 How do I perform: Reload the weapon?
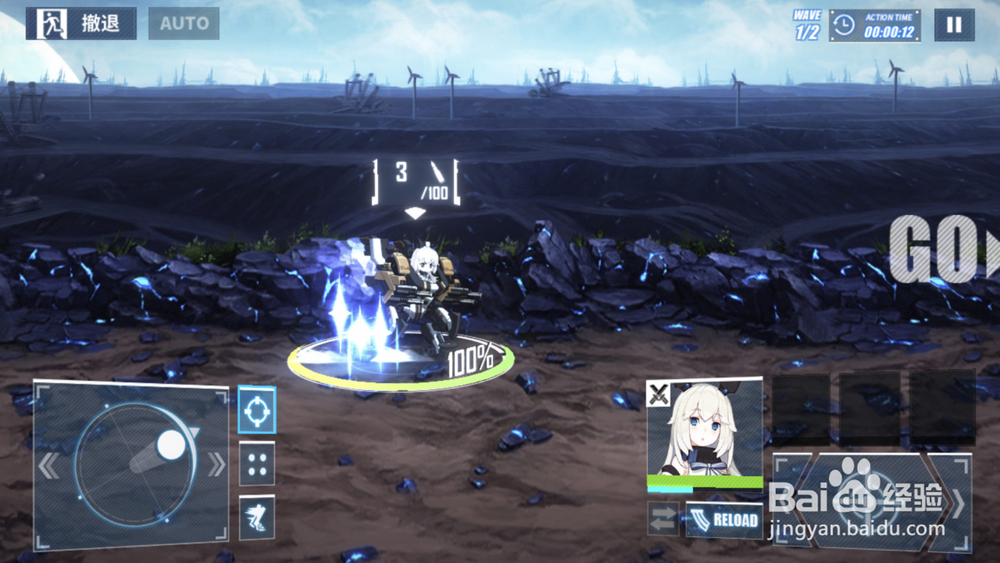(x=725, y=520)
